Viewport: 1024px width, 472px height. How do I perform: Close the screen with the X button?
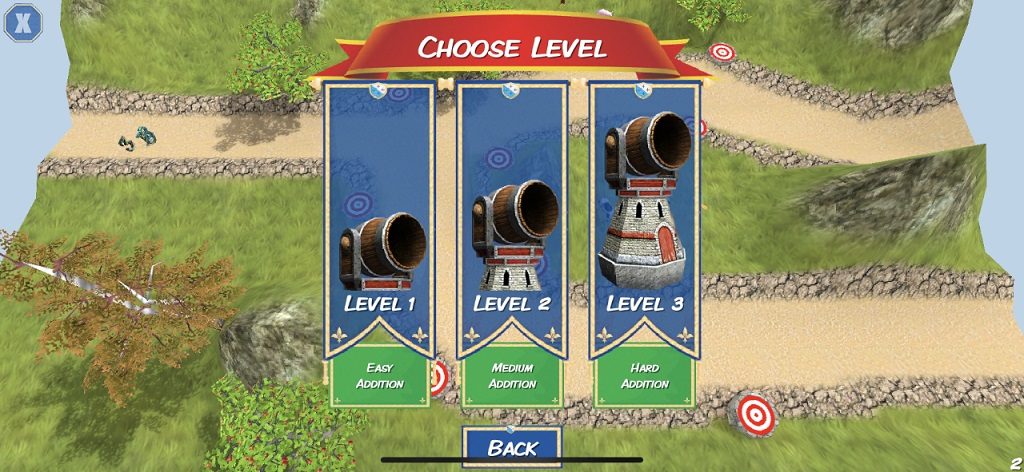24,22
